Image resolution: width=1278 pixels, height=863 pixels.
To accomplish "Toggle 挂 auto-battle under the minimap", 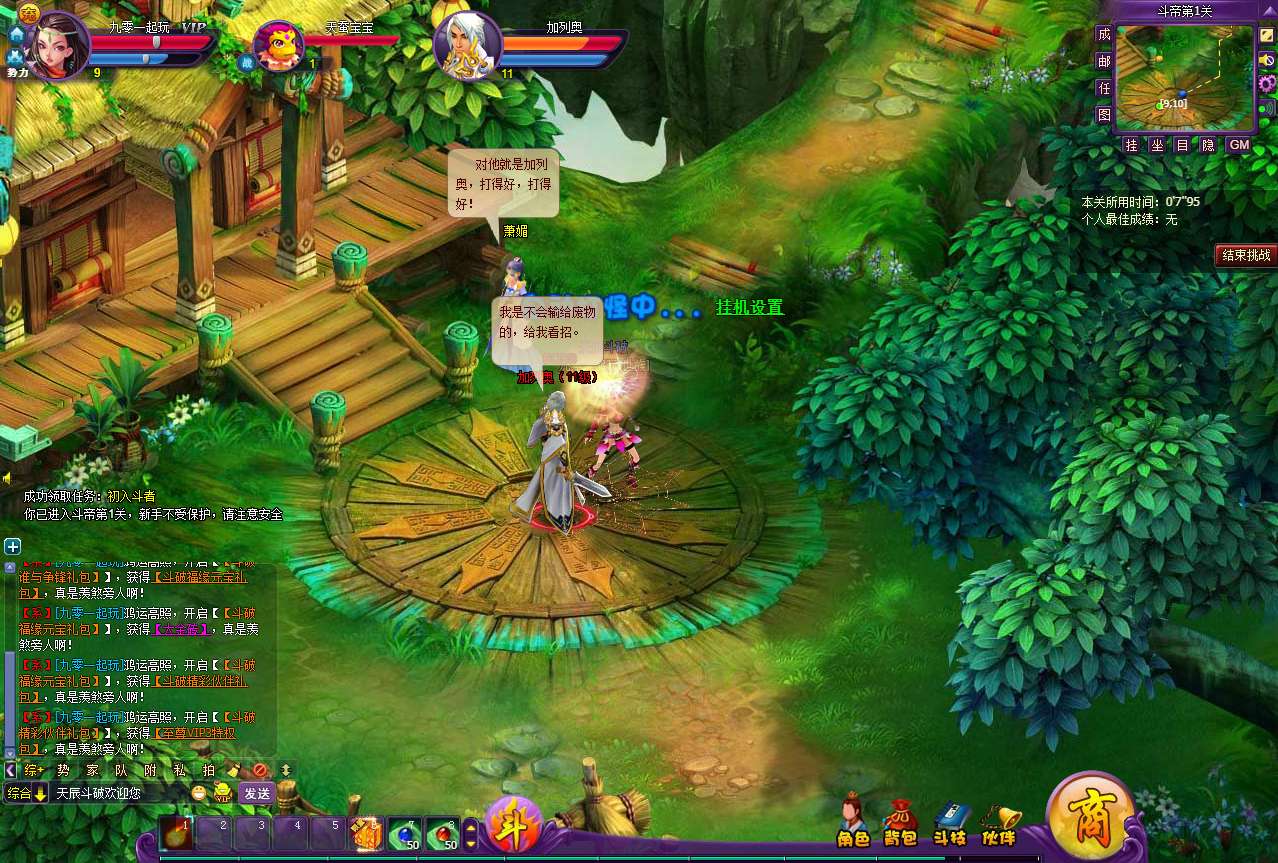I will [x=1131, y=145].
